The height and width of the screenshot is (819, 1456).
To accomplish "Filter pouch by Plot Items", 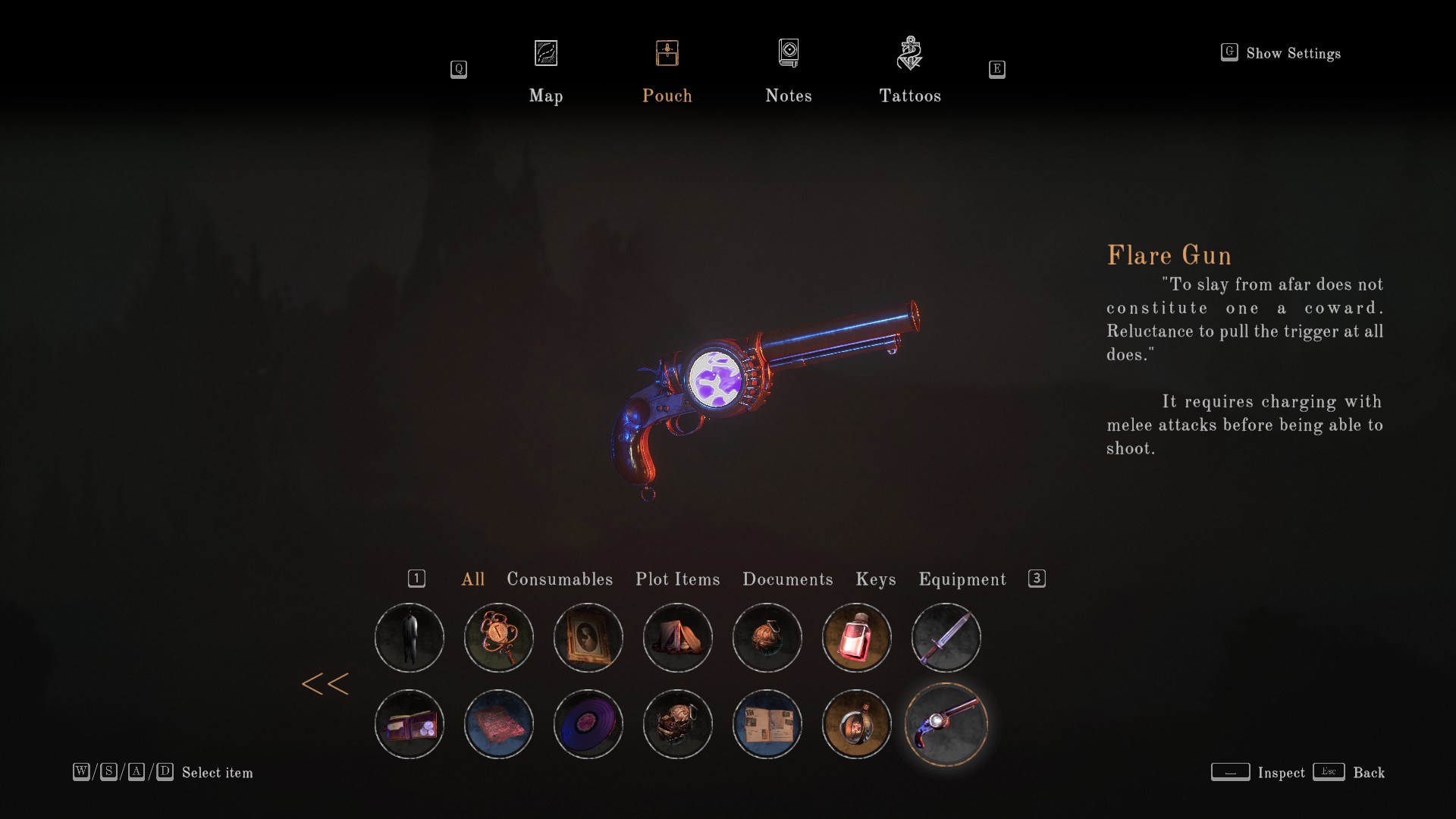I will (678, 579).
